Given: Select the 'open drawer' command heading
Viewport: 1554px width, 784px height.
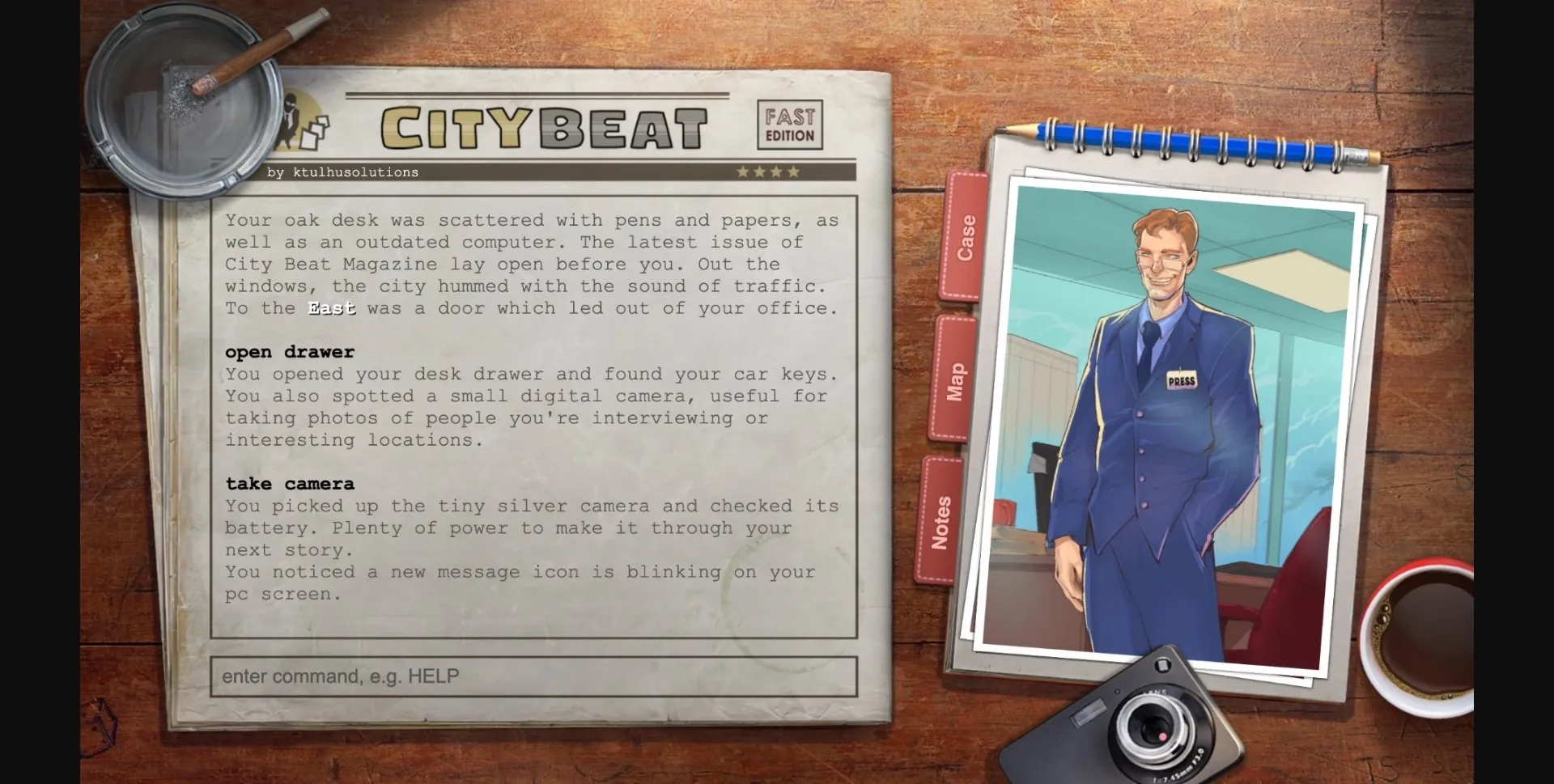Looking at the screenshot, I should (x=289, y=351).
